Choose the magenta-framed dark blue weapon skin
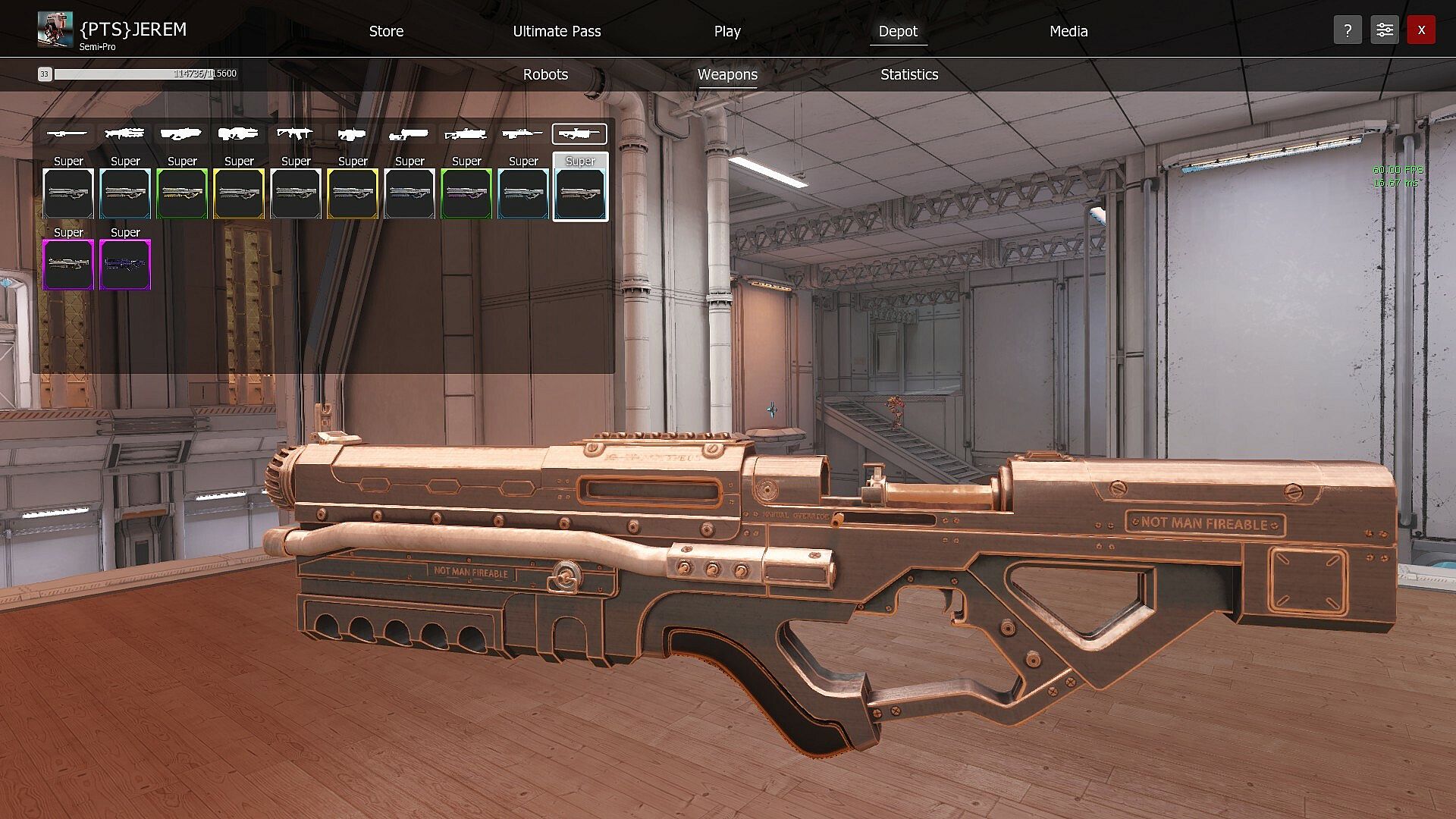Viewport: 1456px width, 819px height. (x=125, y=265)
